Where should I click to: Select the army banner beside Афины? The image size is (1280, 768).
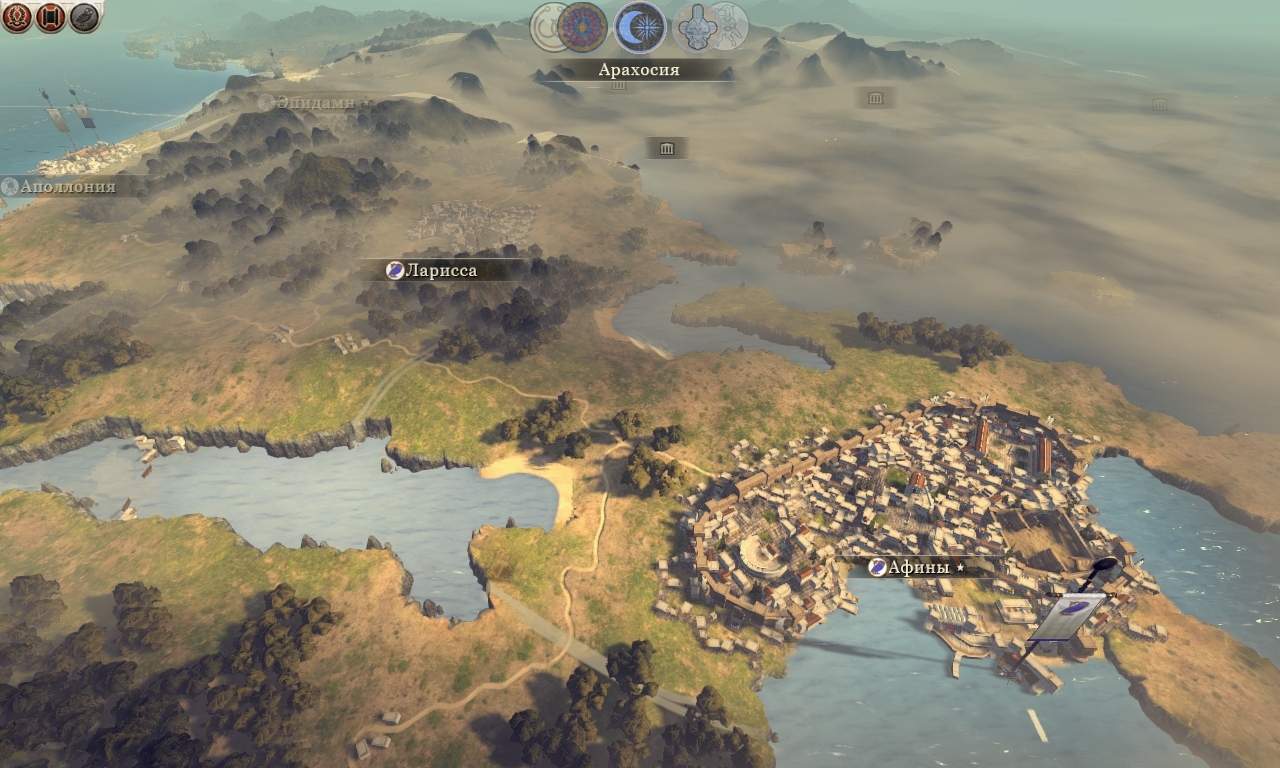coord(1068,614)
